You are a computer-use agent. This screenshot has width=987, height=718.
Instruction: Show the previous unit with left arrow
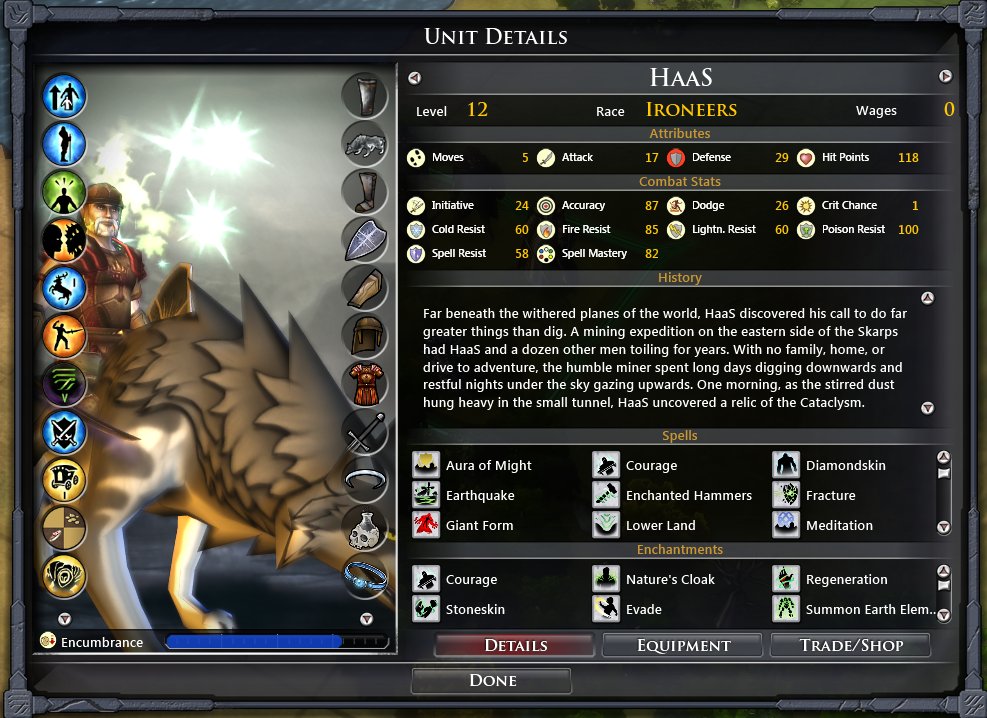coord(415,77)
